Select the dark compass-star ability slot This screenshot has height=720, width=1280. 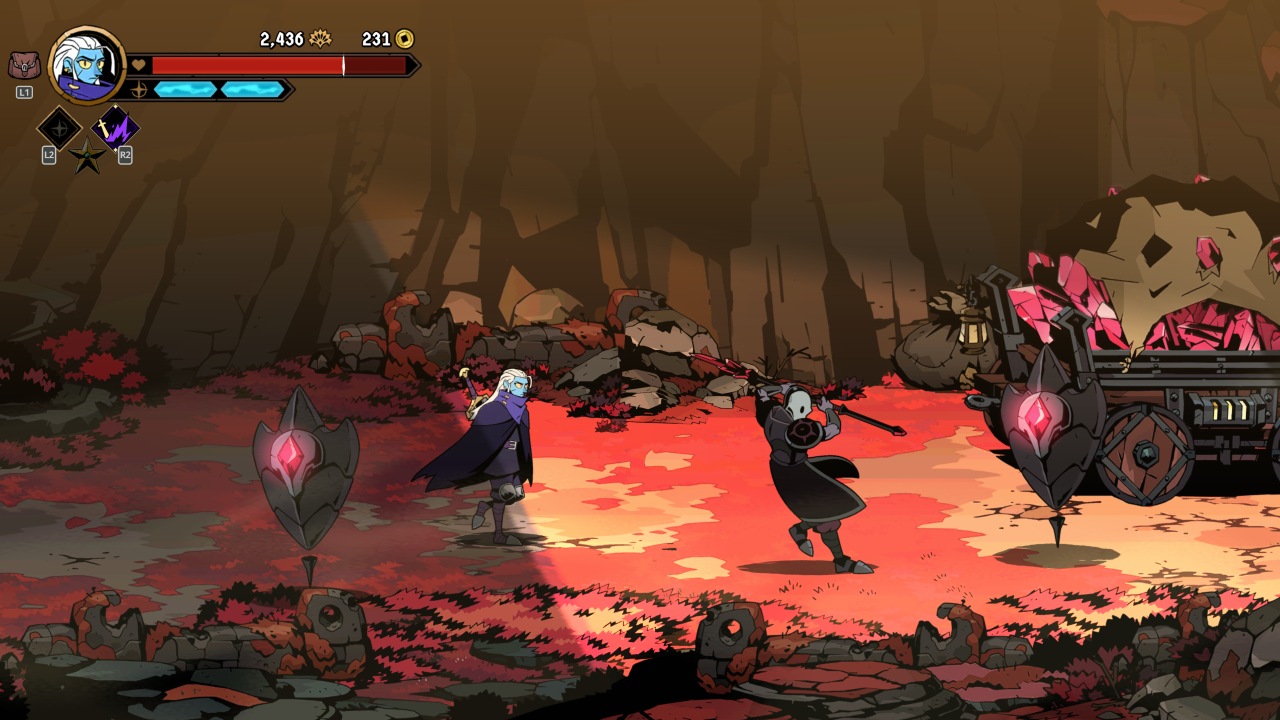58,128
